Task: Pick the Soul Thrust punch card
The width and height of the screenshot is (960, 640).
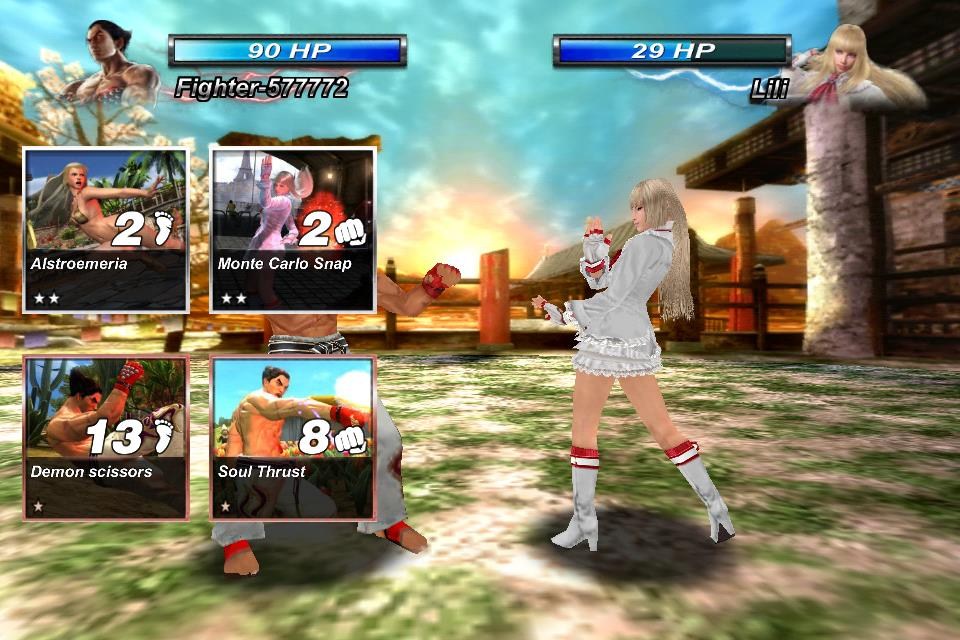Action: tap(292, 437)
